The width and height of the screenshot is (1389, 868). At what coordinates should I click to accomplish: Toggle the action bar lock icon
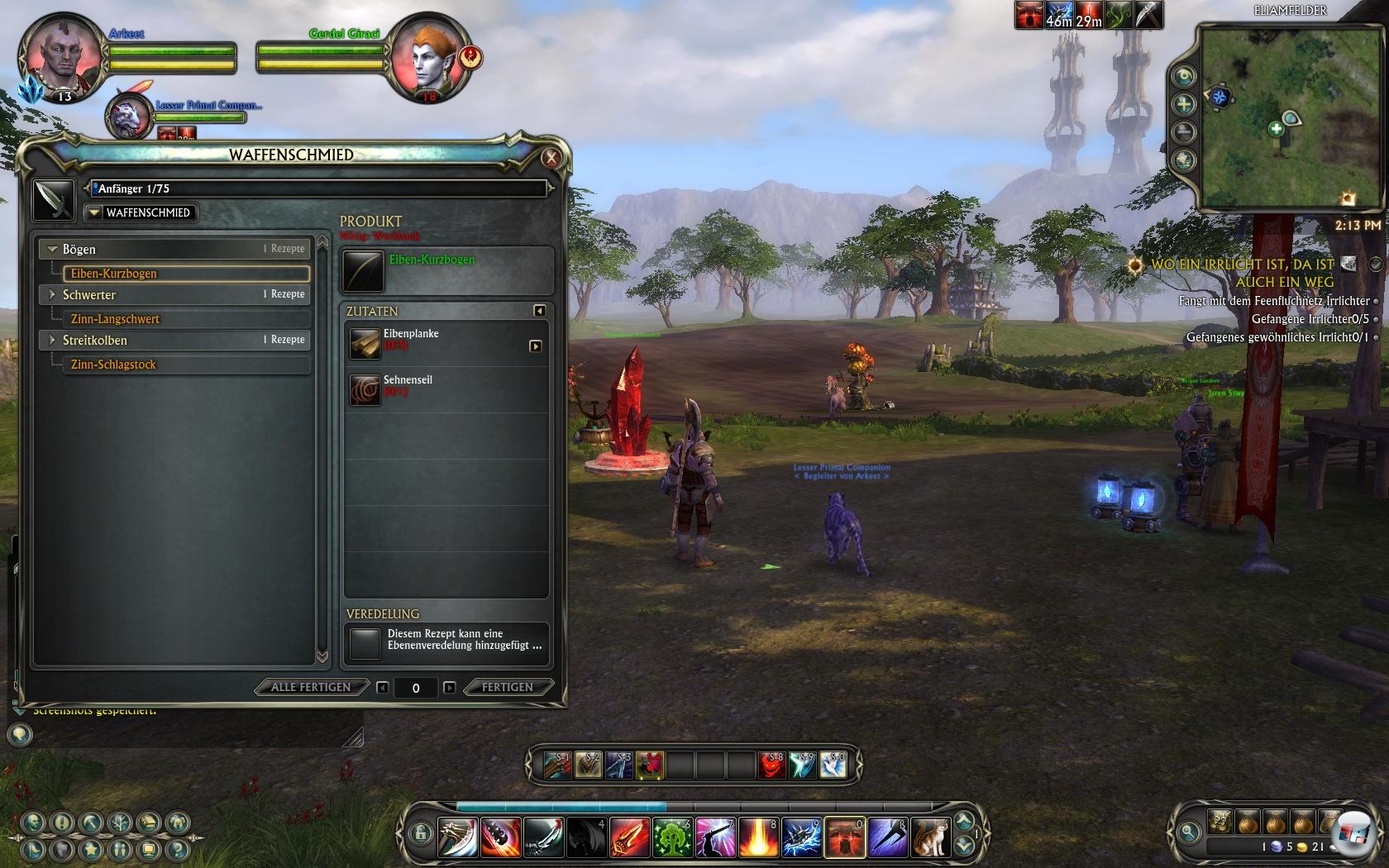420,834
